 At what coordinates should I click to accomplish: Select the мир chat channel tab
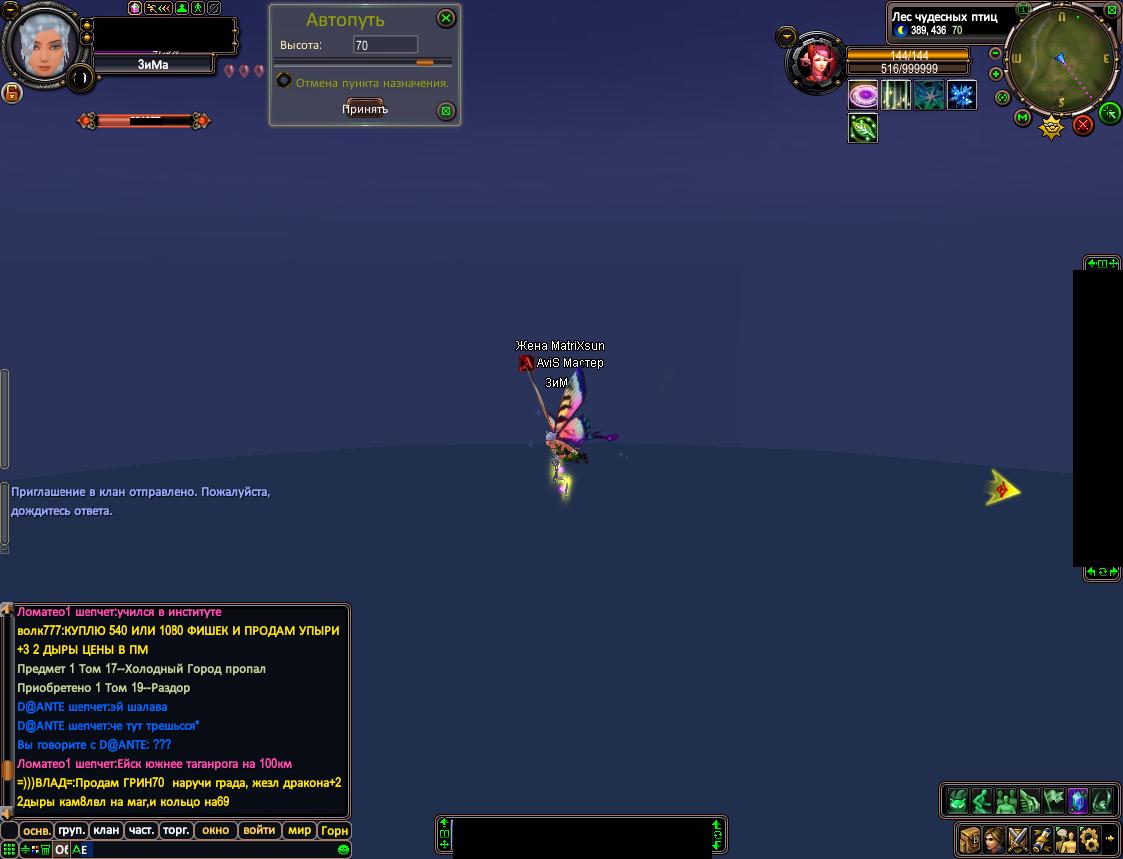[299, 830]
